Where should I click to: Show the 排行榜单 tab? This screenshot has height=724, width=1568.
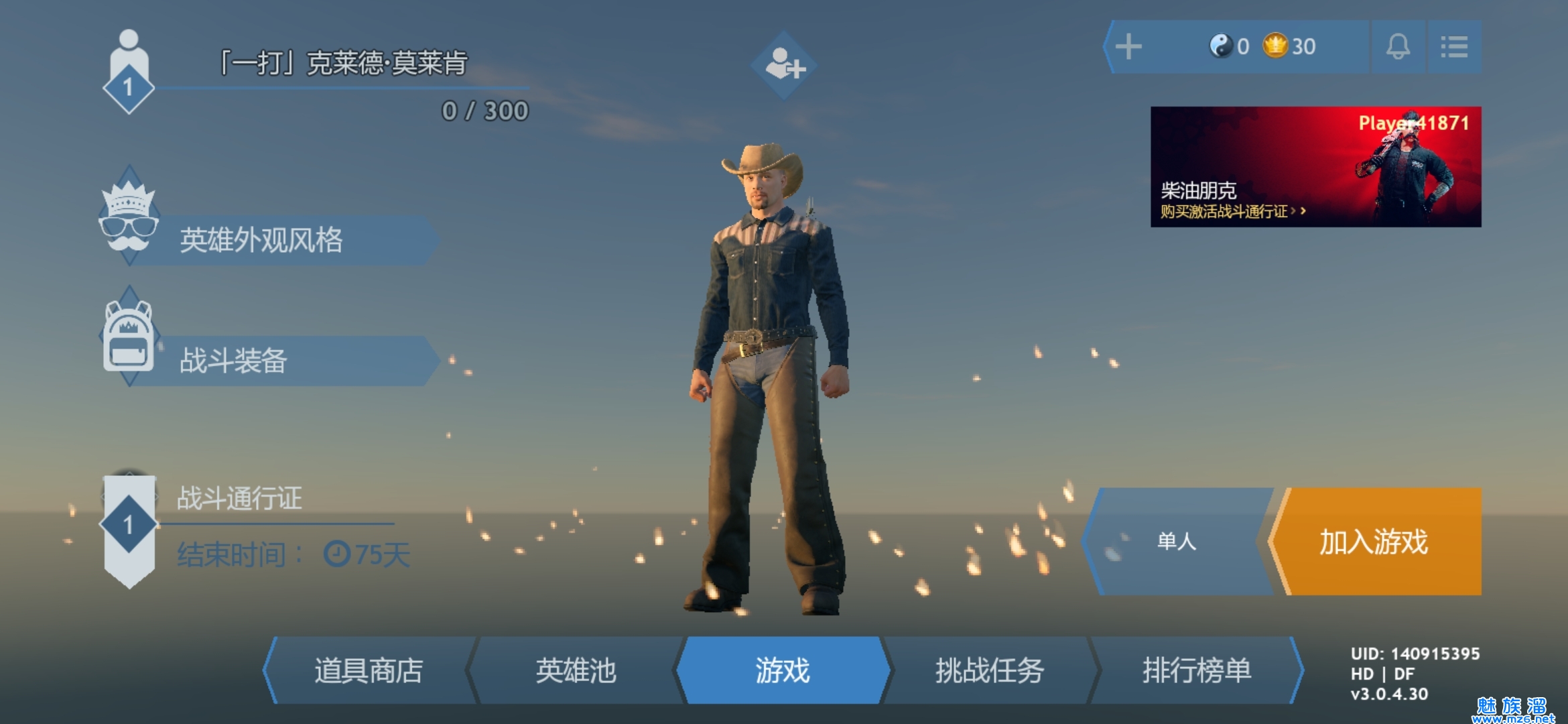click(x=1197, y=670)
